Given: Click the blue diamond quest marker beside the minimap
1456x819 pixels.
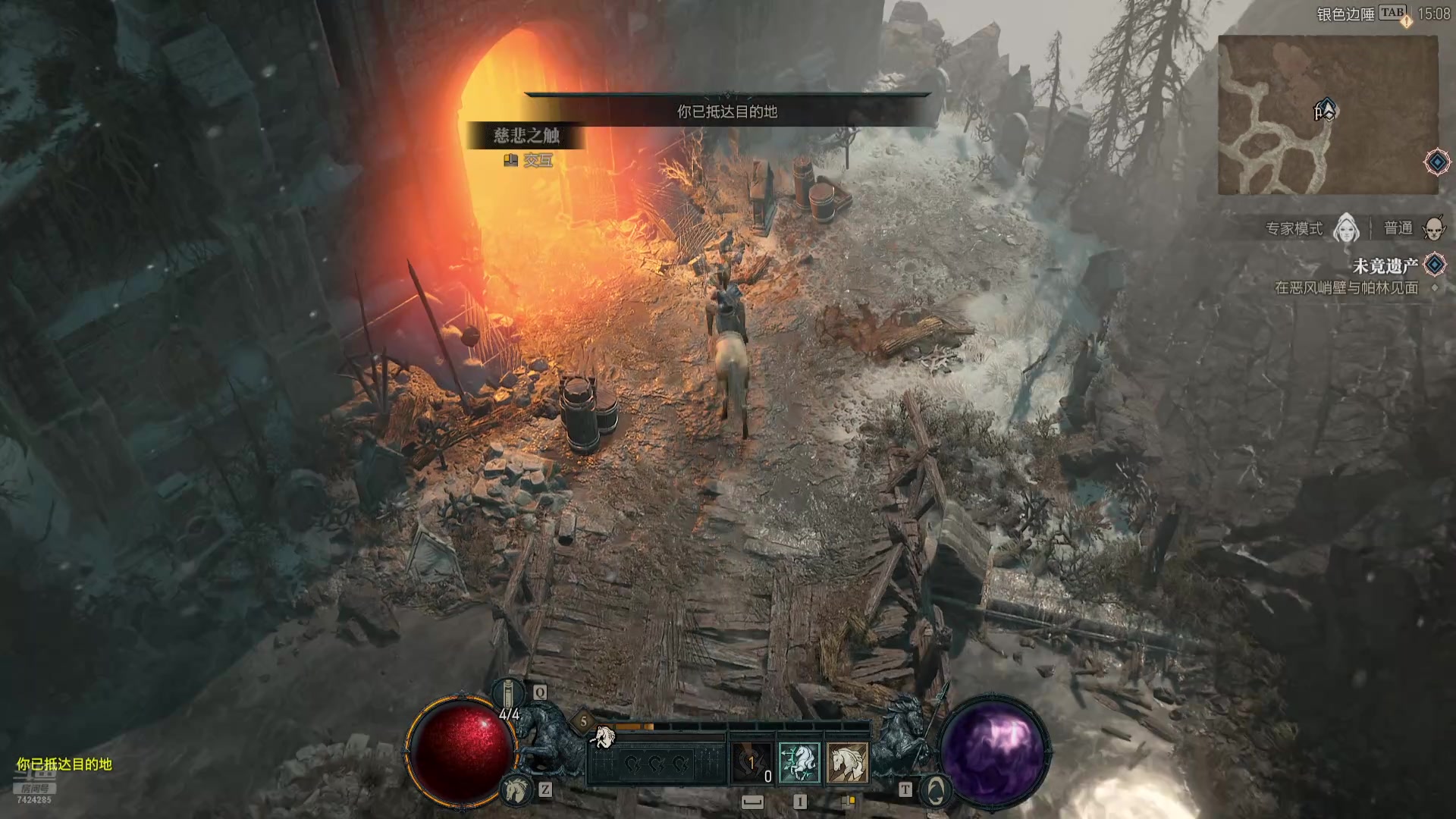Looking at the screenshot, I should (1436, 162).
